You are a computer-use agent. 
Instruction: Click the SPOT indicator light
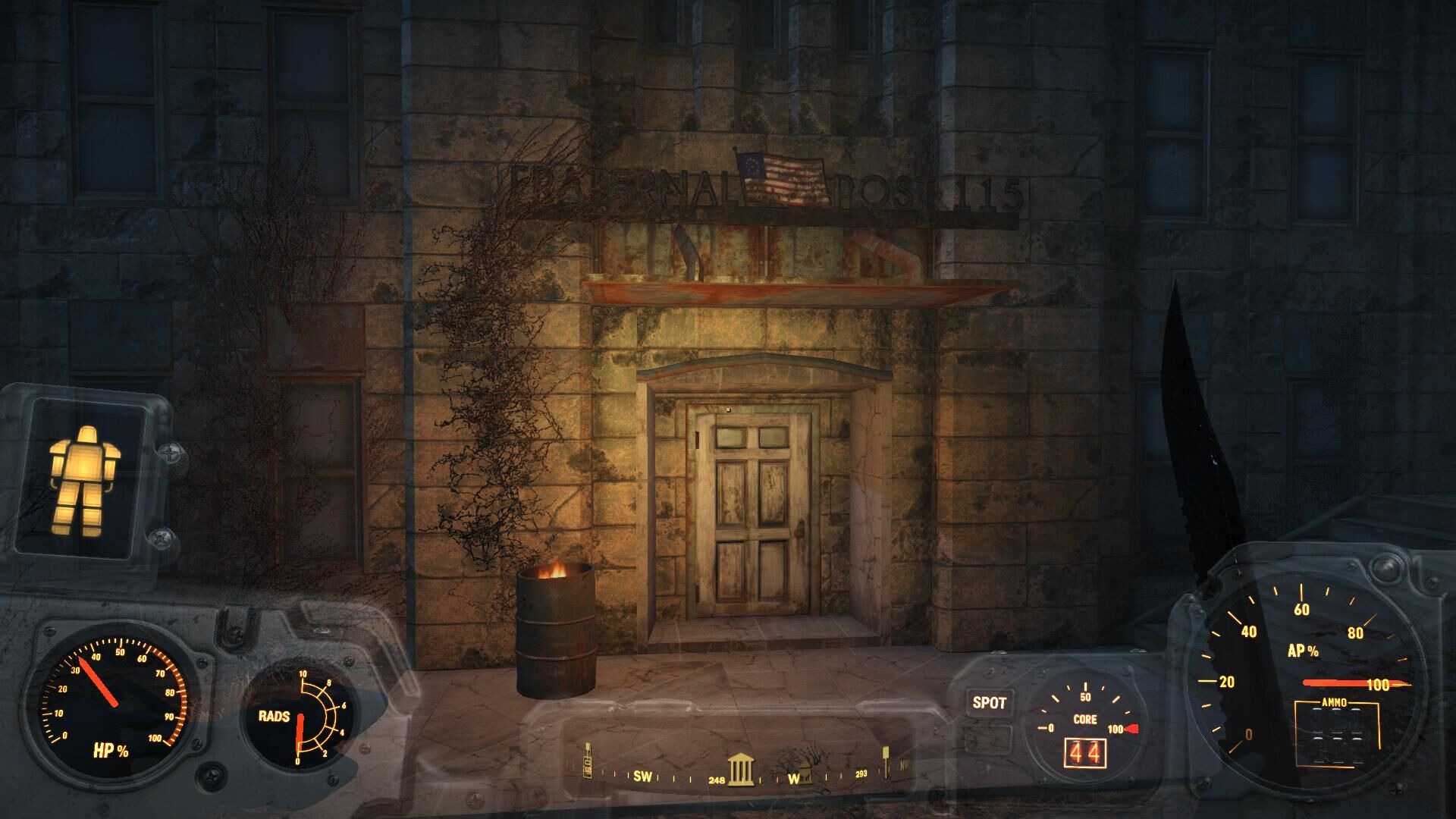coord(989,703)
